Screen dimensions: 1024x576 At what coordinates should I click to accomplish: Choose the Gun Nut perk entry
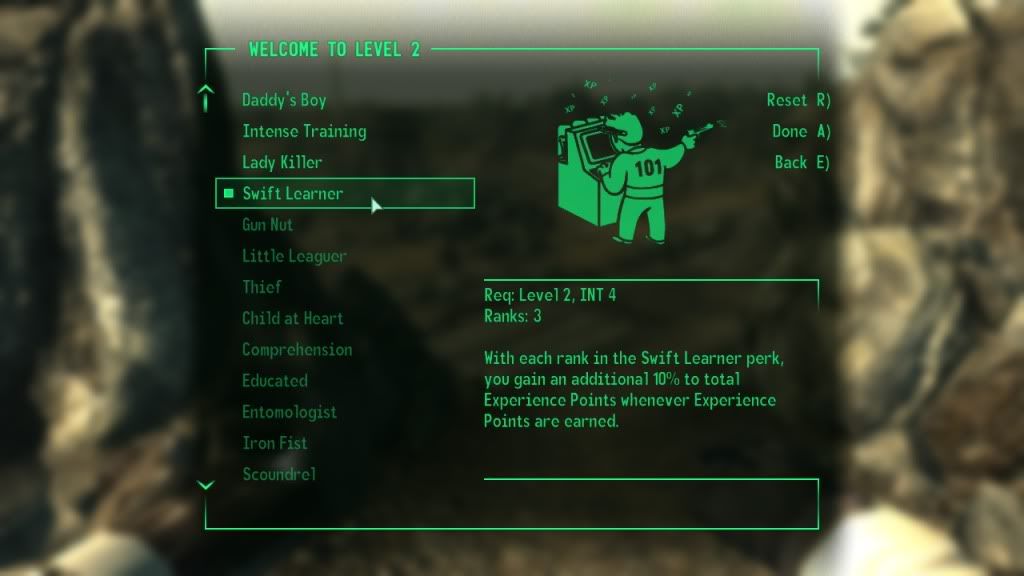click(267, 225)
